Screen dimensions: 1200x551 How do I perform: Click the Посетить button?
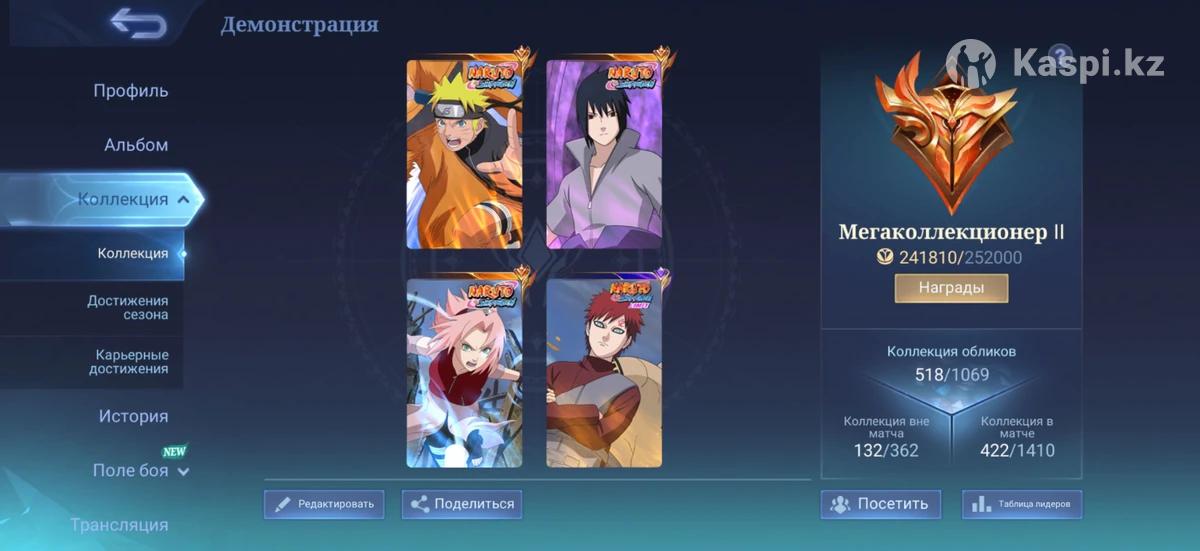(x=881, y=504)
